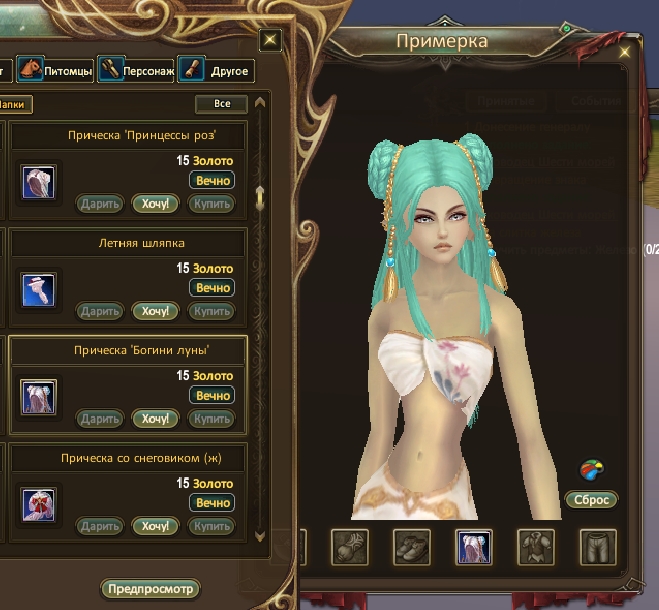Close the Примерка fitting window

tap(625, 49)
